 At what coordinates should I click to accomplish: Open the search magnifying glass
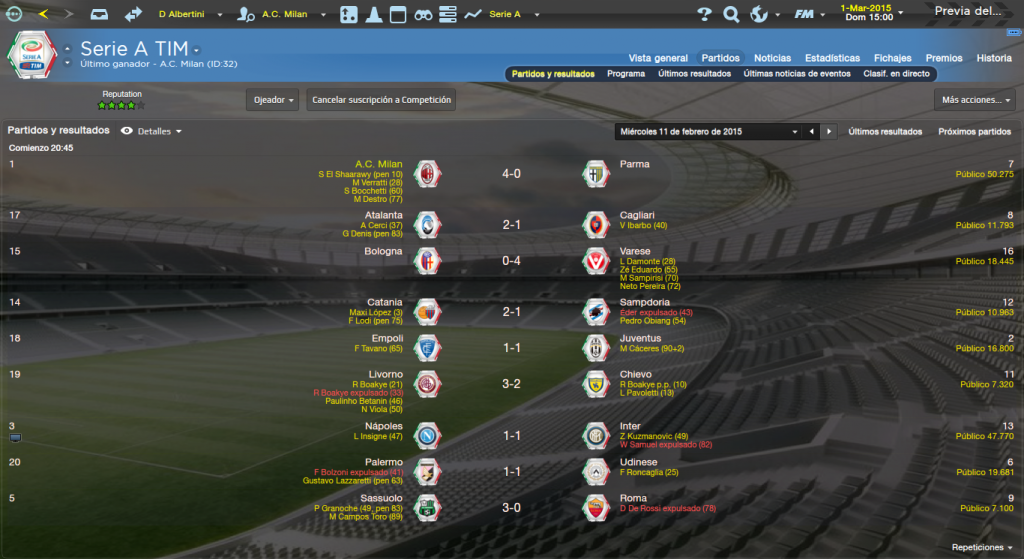pos(730,14)
